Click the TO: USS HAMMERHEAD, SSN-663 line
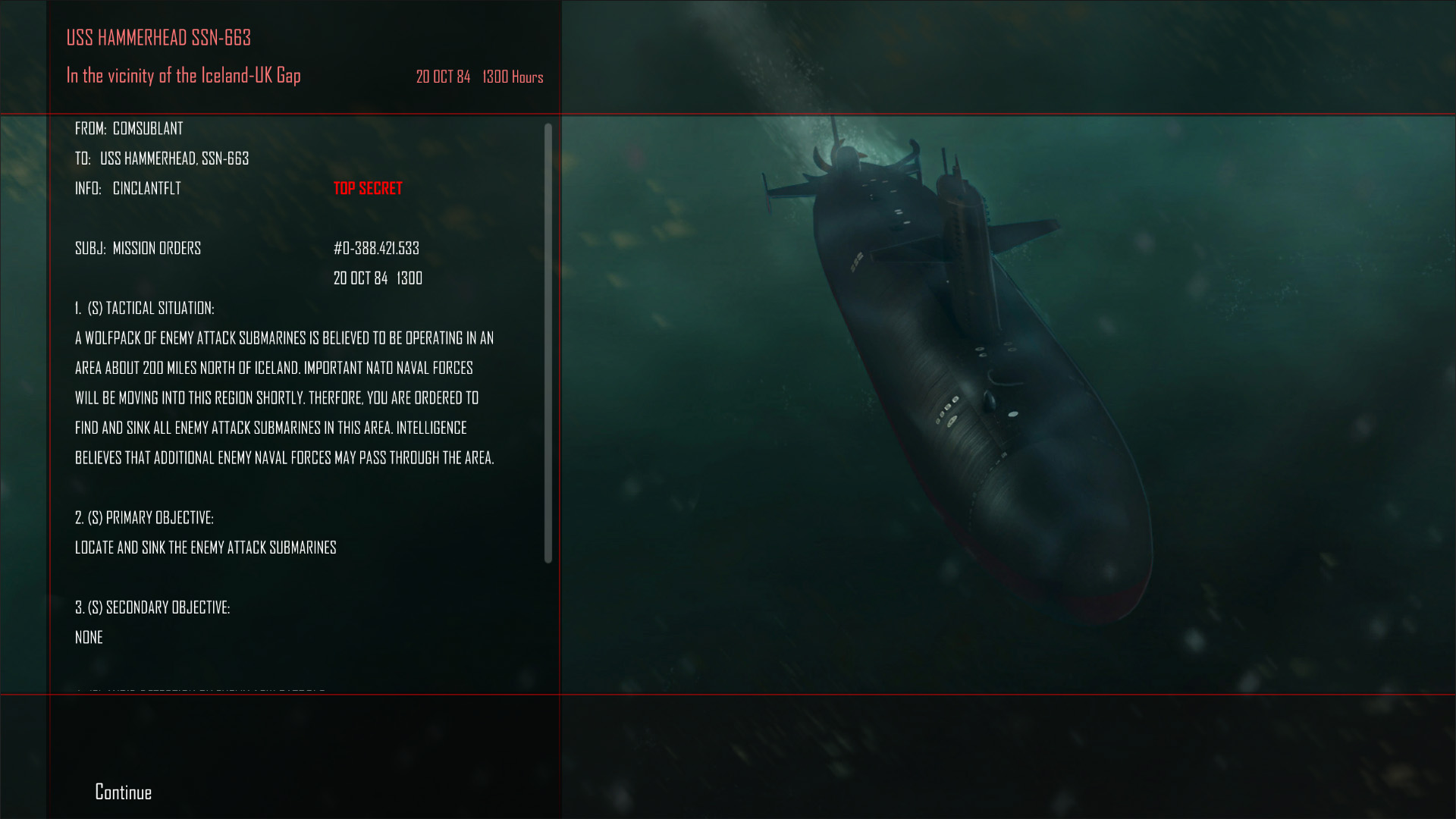 162,158
